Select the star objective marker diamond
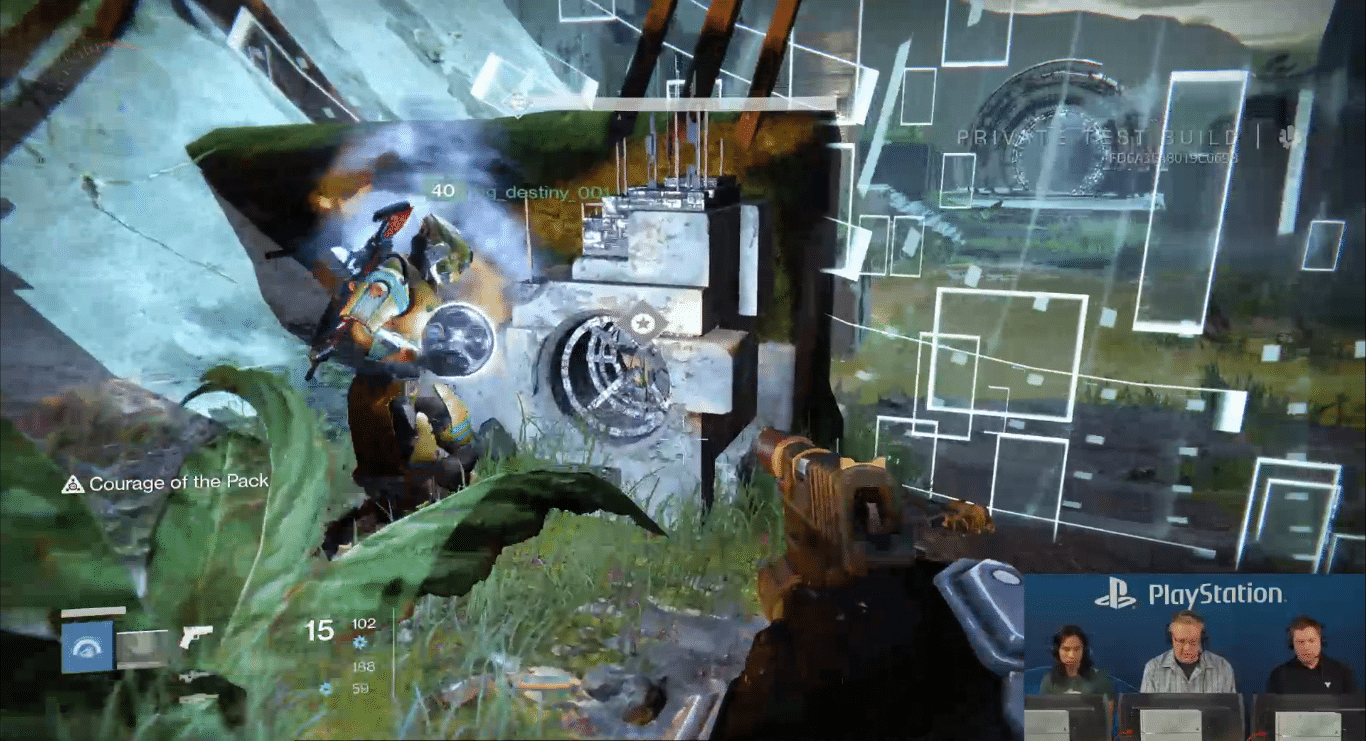Viewport: 1366px width, 741px height. (x=645, y=324)
